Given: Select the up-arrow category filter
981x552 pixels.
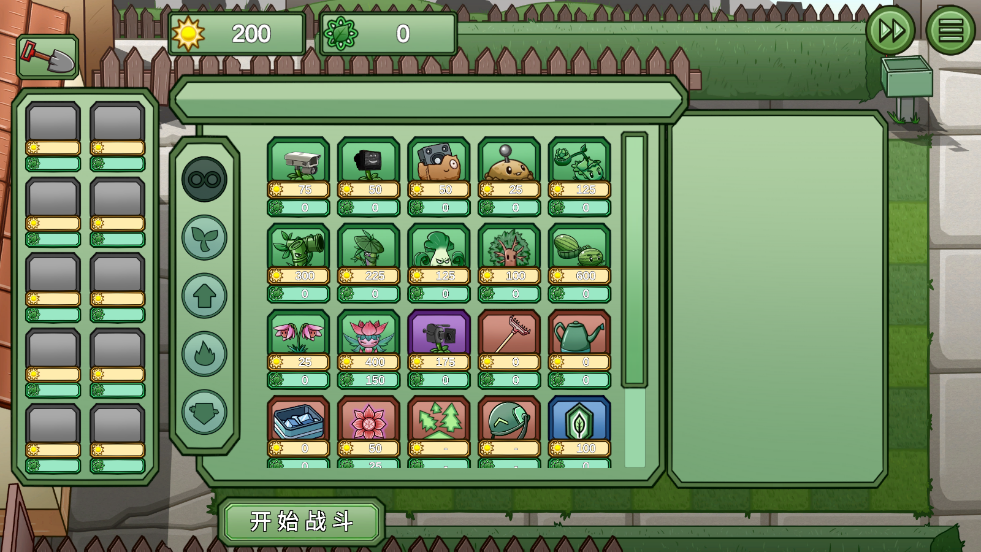Looking at the screenshot, I should (x=205, y=296).
